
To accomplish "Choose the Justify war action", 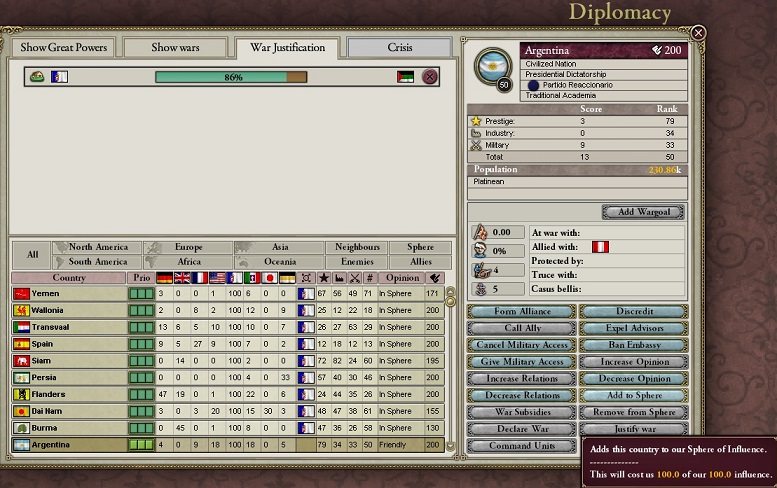I will click(x=634, y=430).
